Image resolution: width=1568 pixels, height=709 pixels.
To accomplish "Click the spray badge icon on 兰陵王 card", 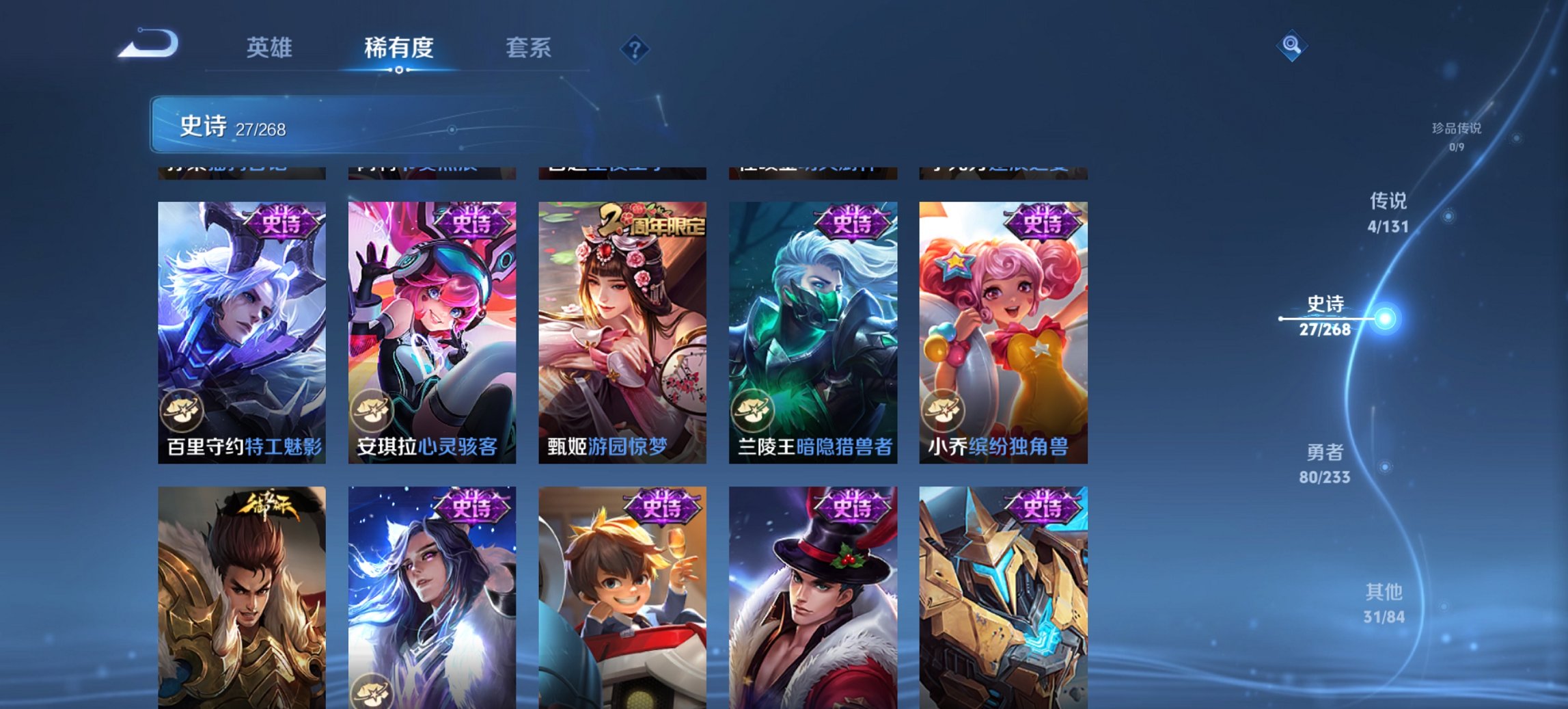I will click(x=752, y=410).
